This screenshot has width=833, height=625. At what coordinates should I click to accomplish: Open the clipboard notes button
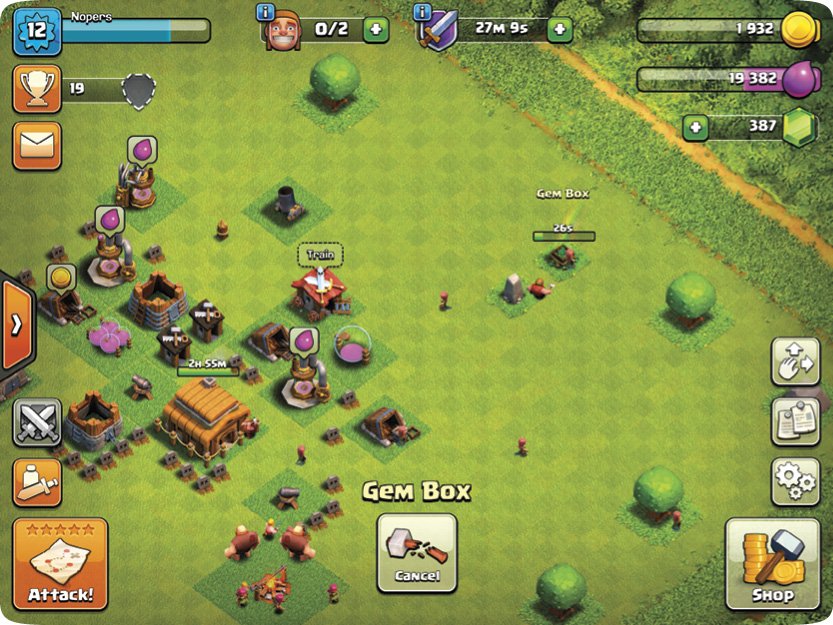(x=795, y=421)
